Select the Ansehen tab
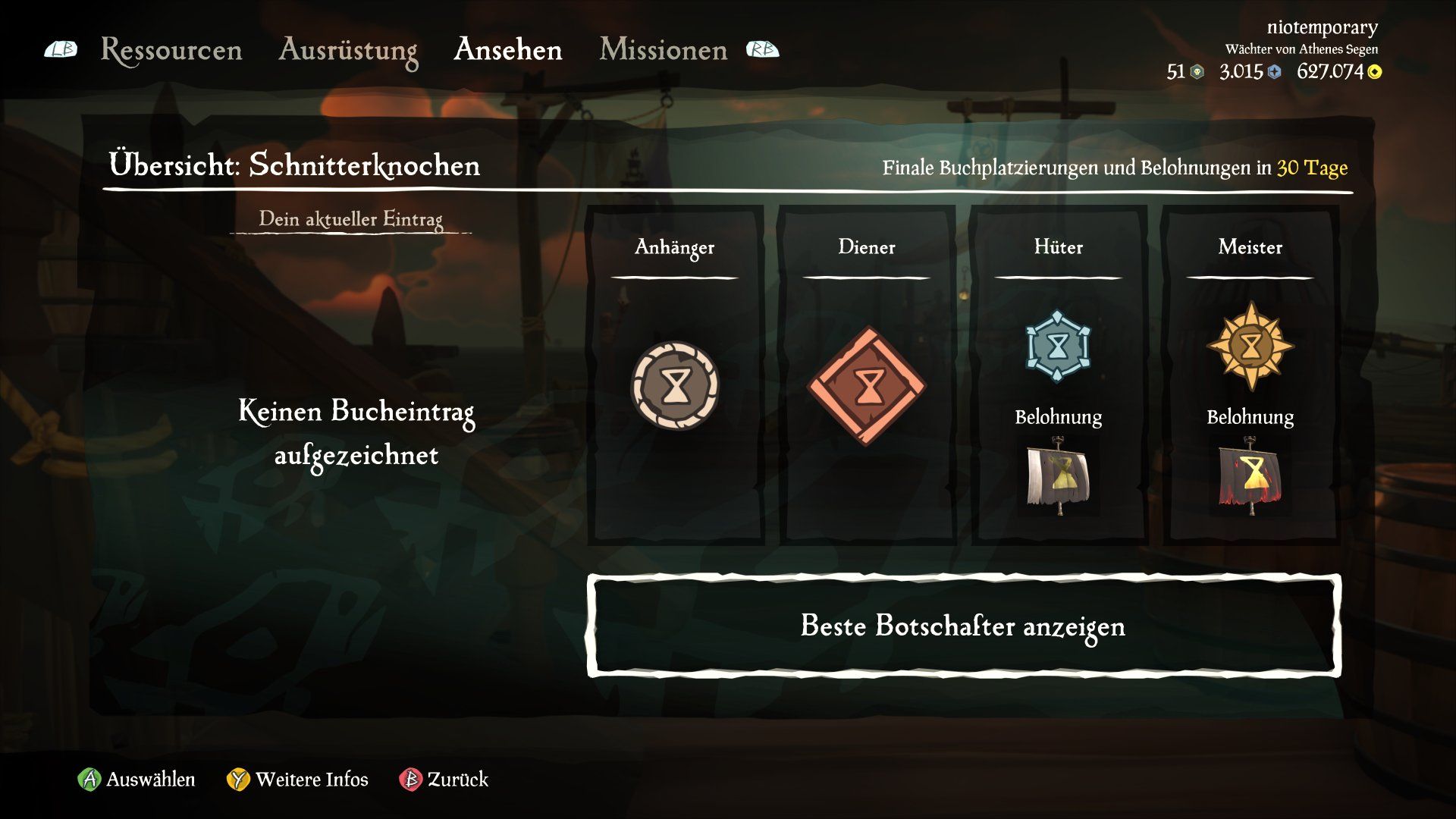Screen dimensions: 1456x819 pos(508,50)
